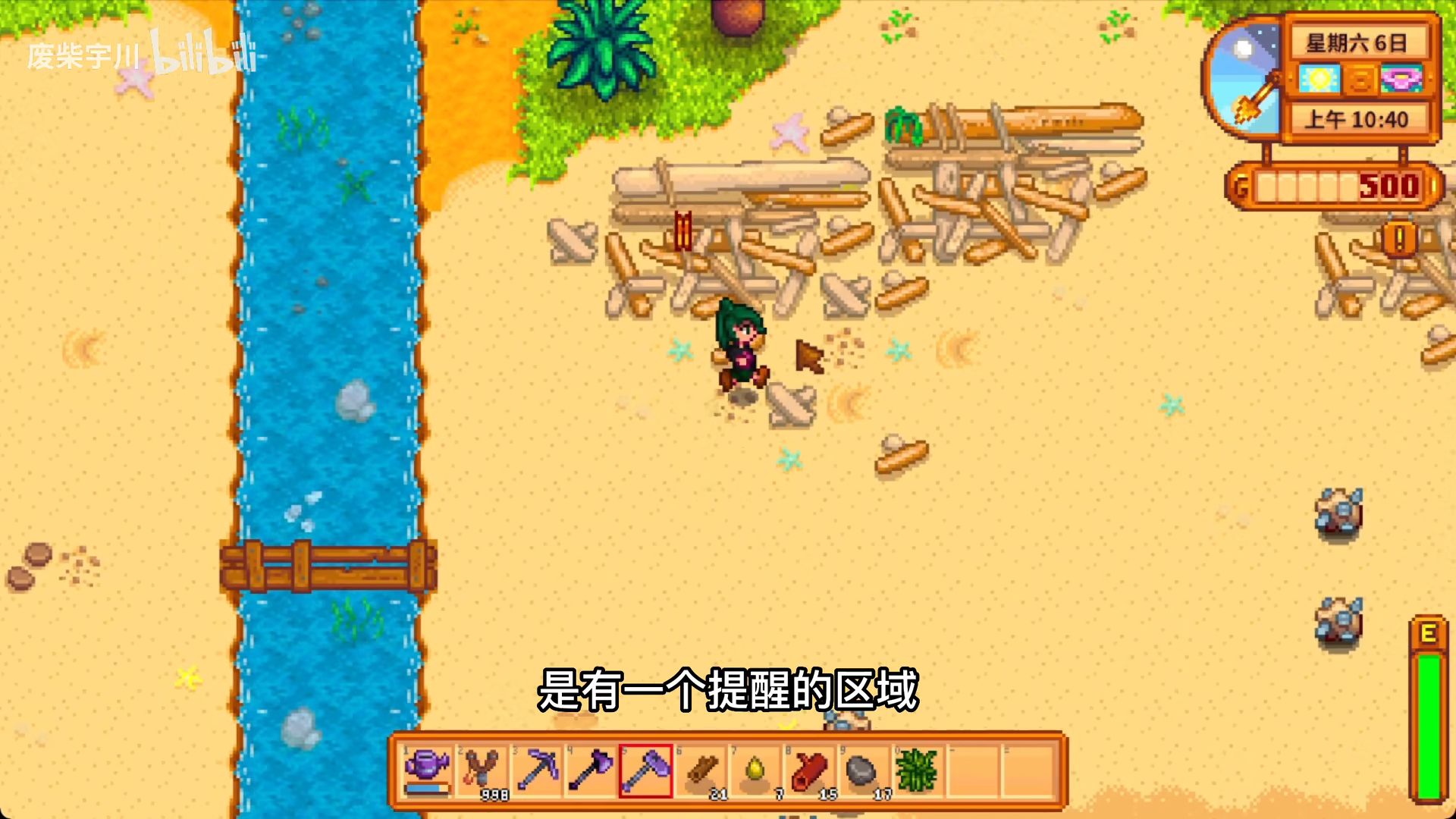Switch to the axe tool slot
1456x819 pixels.
[x=591, y=770]
